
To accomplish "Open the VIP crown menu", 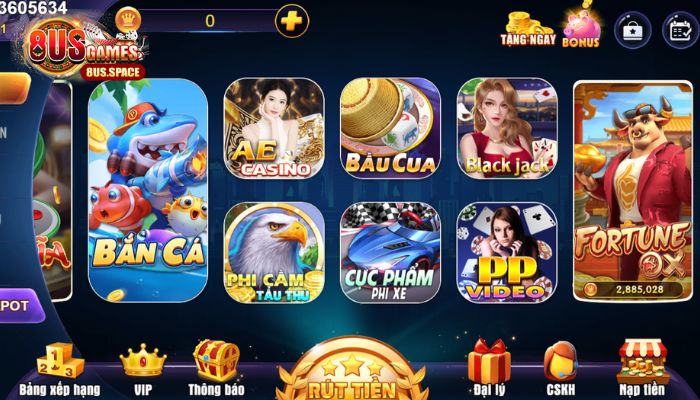I will [142, 368].
